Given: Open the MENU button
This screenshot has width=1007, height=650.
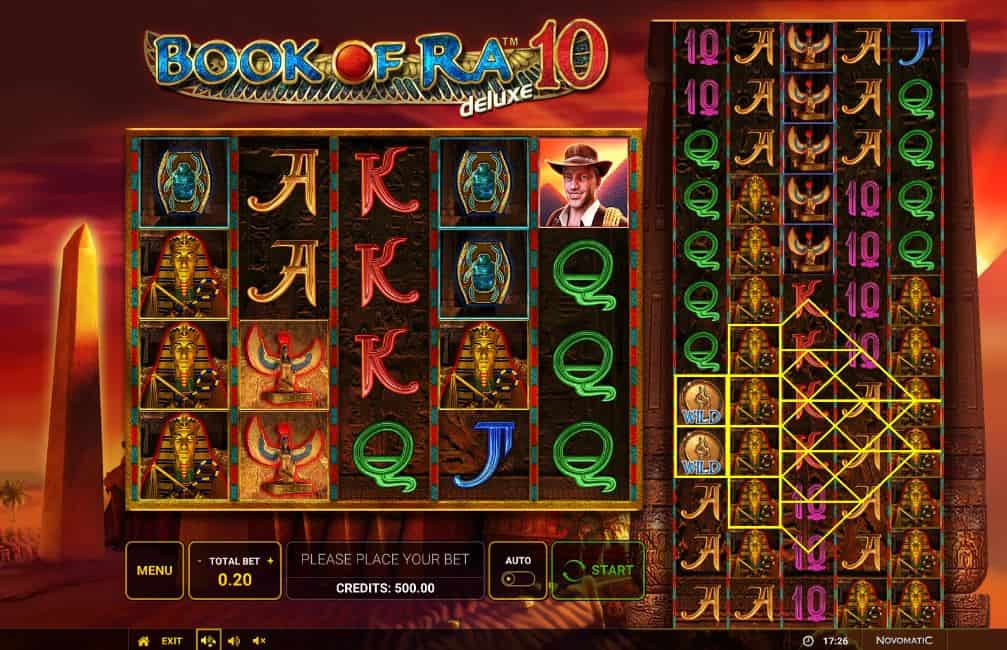Looking at the screenshot, I should point(154,570).
